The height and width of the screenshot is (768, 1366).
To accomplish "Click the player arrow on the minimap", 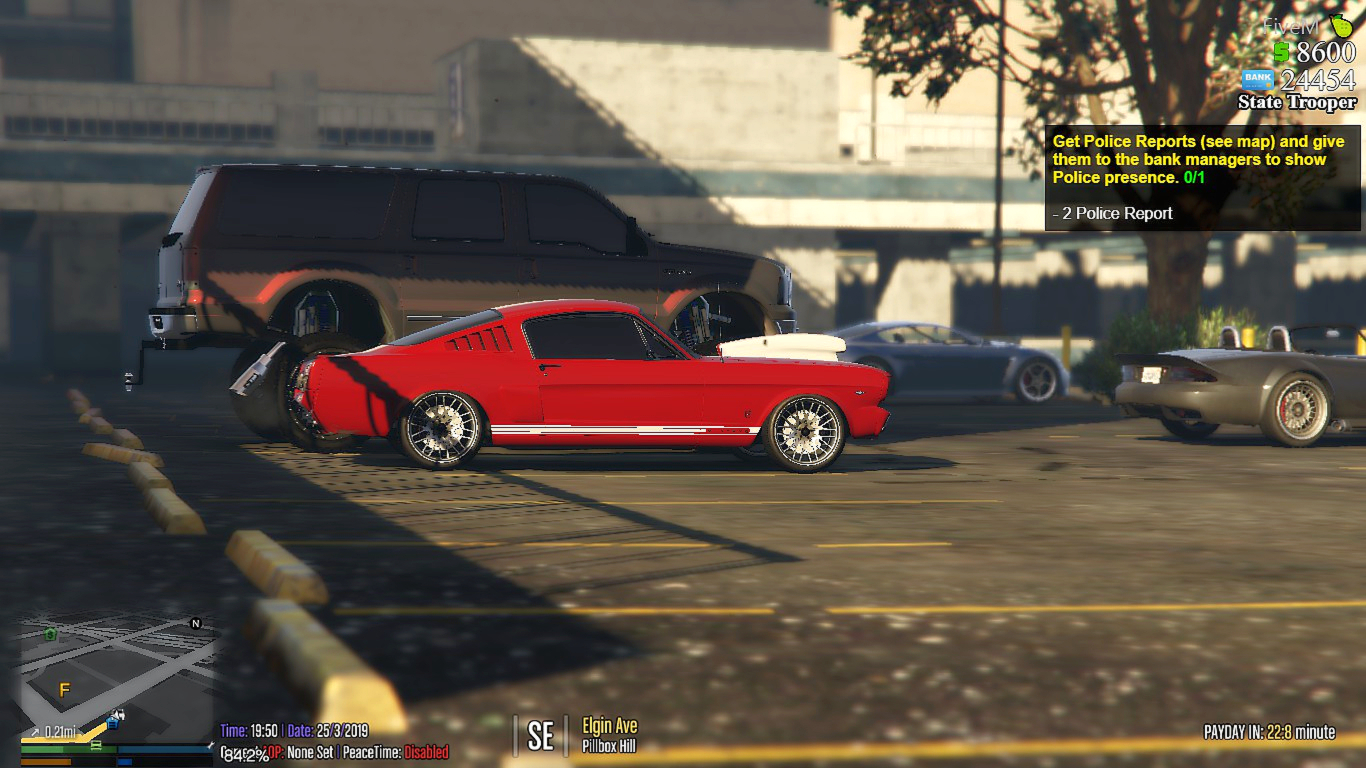I will (118, 714).
